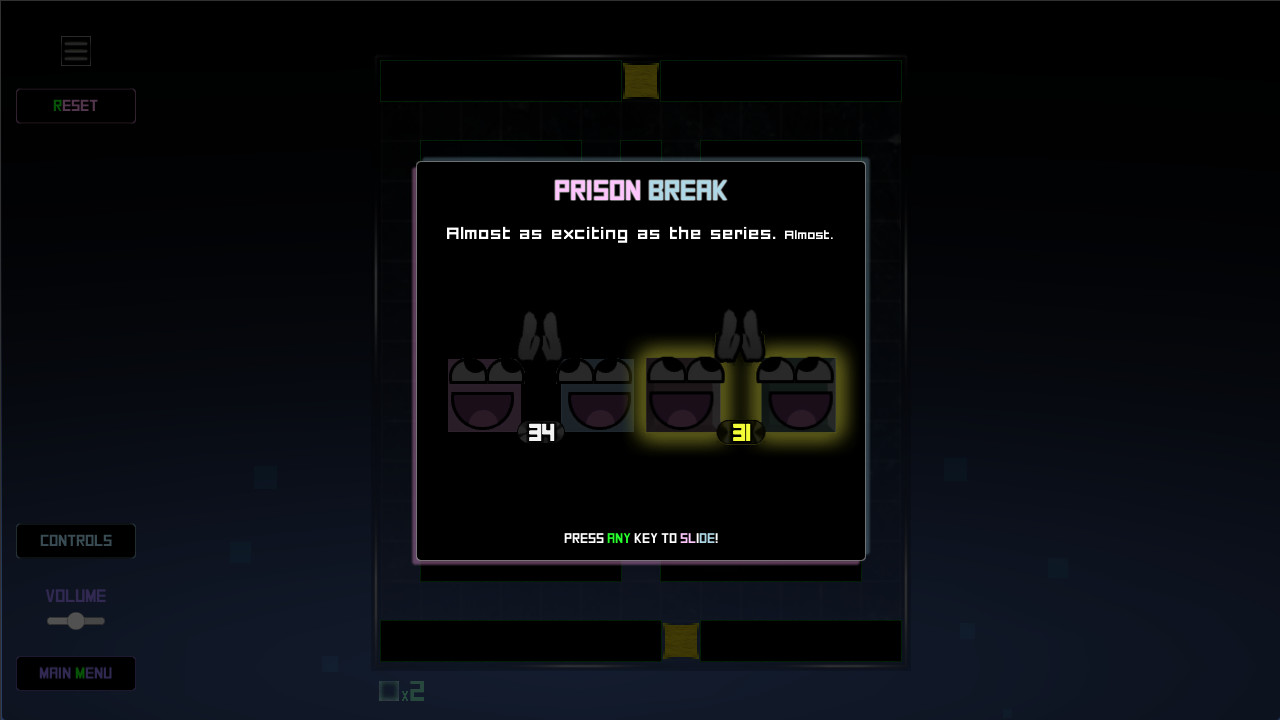Screen dimensions: 1280x720
Task: Click the praying-hands figure above the dimmed blocks
Action: click(540, 335)
